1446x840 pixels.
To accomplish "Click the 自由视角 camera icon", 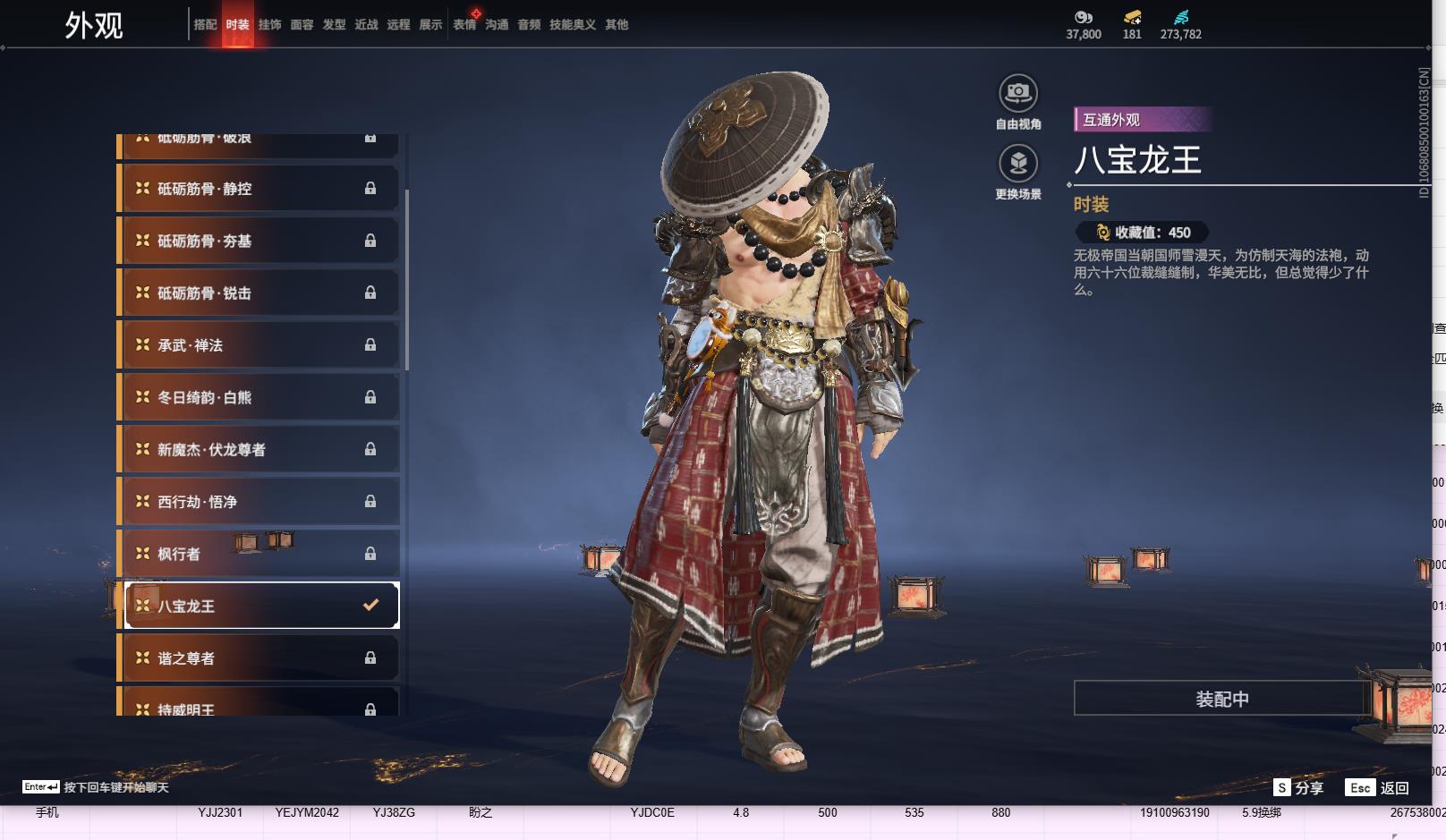I will point(1018,93).
